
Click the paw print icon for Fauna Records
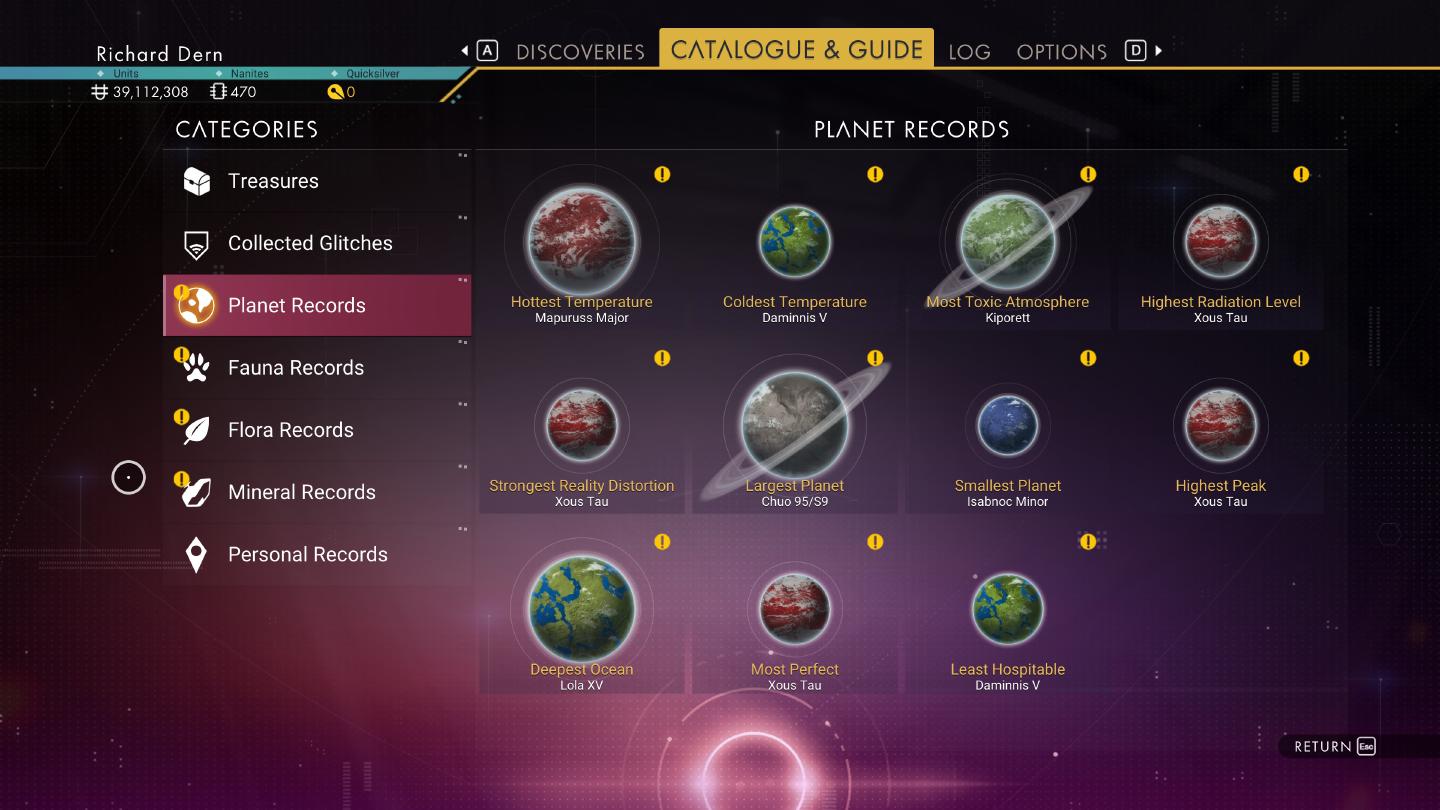pos(197,367)
